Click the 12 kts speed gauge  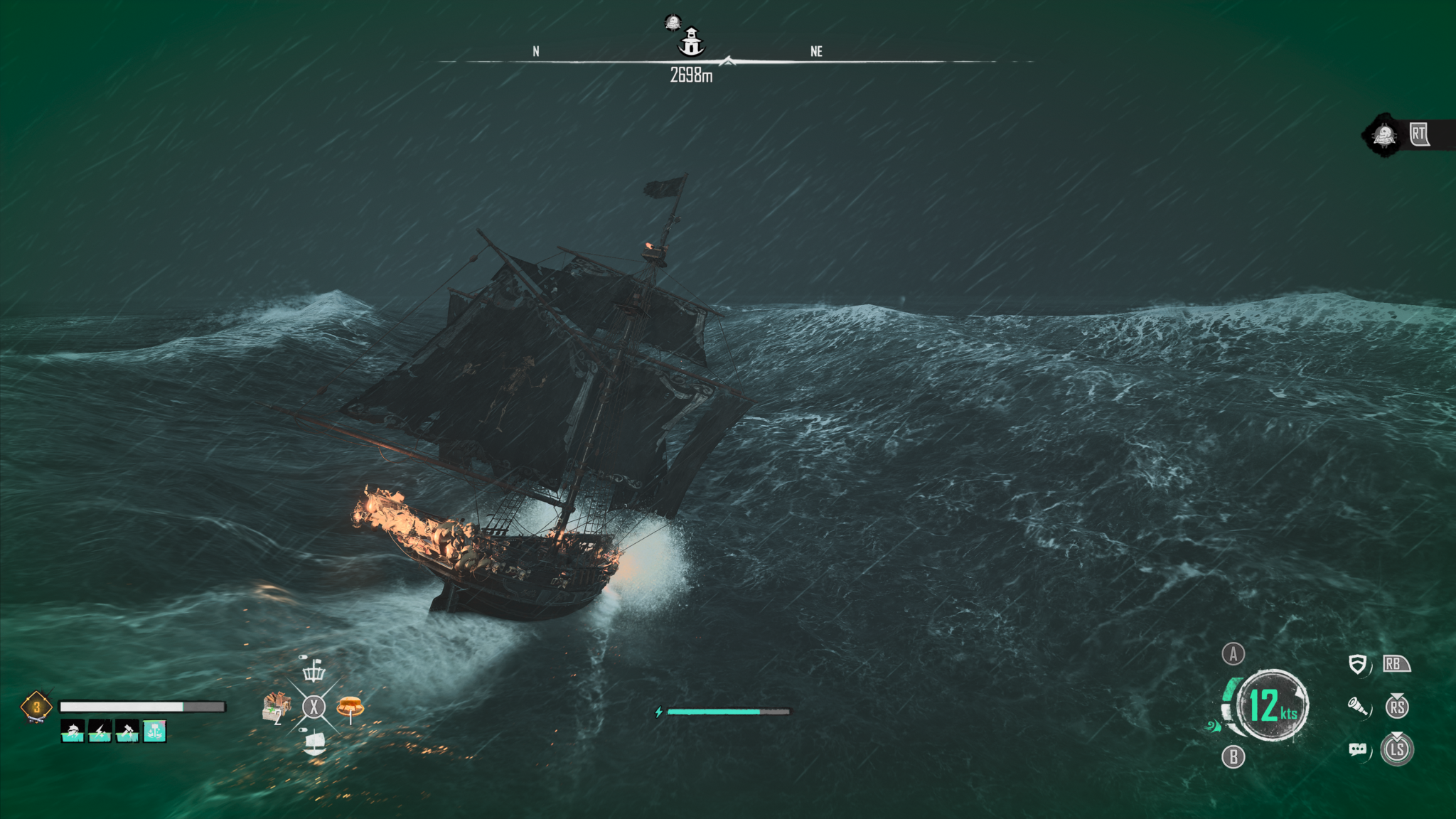pyautogui.click(x=1273, y=705)
